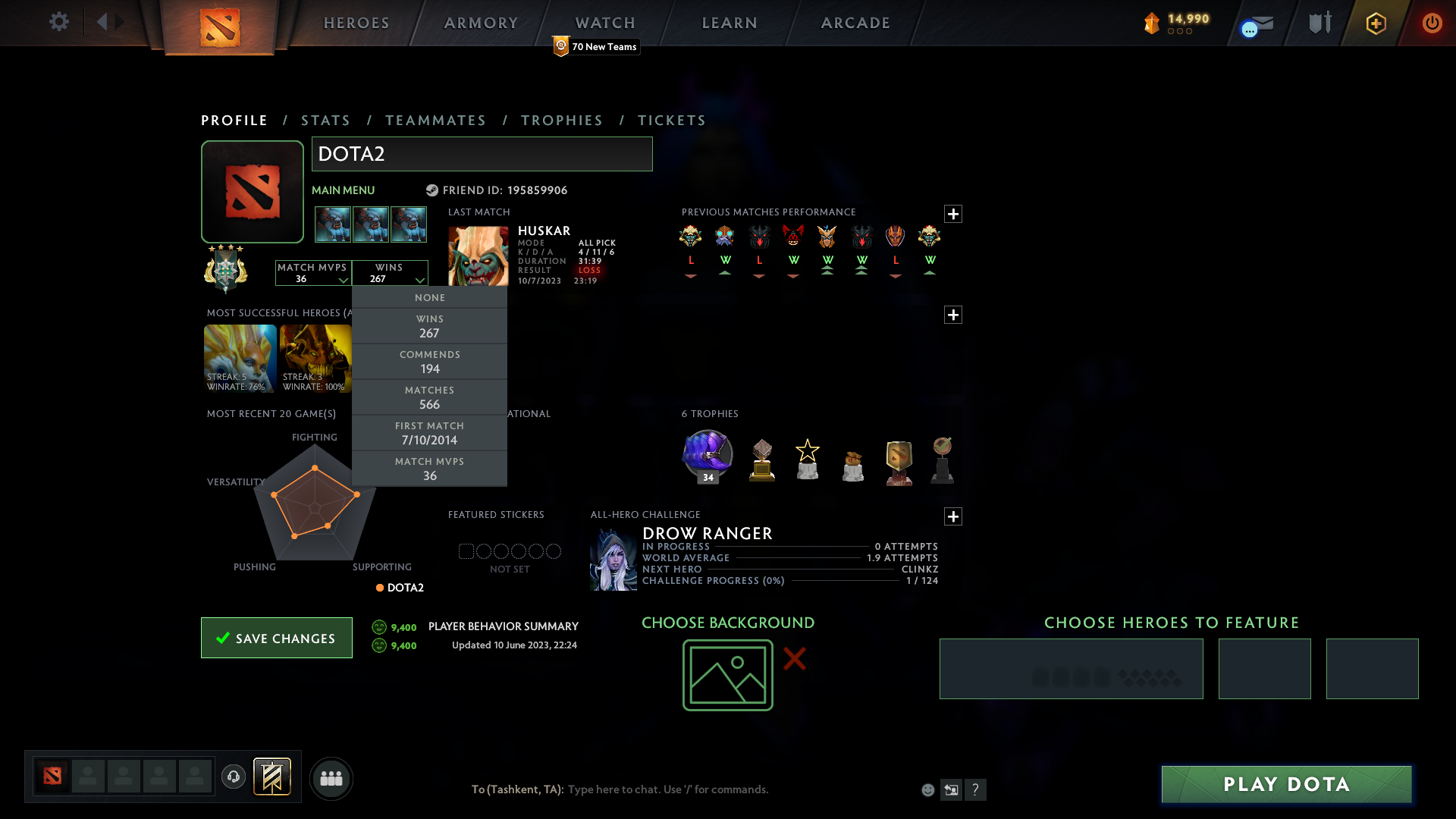Open the settings gear icon
The height and width of the screenshot is (819, 1456).
[x=59, y=22]
